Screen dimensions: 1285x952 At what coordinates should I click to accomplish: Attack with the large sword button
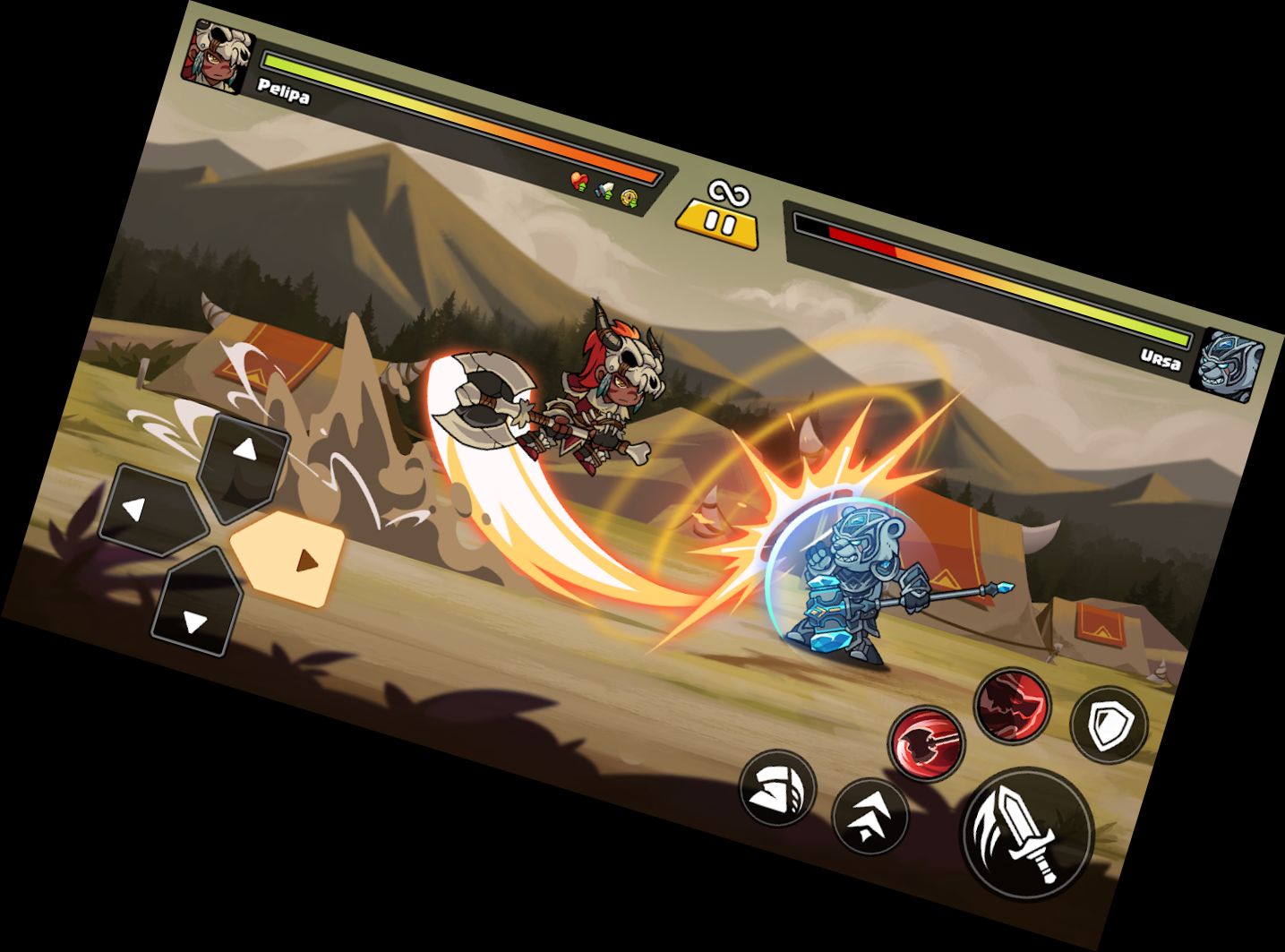point(1027,832)
